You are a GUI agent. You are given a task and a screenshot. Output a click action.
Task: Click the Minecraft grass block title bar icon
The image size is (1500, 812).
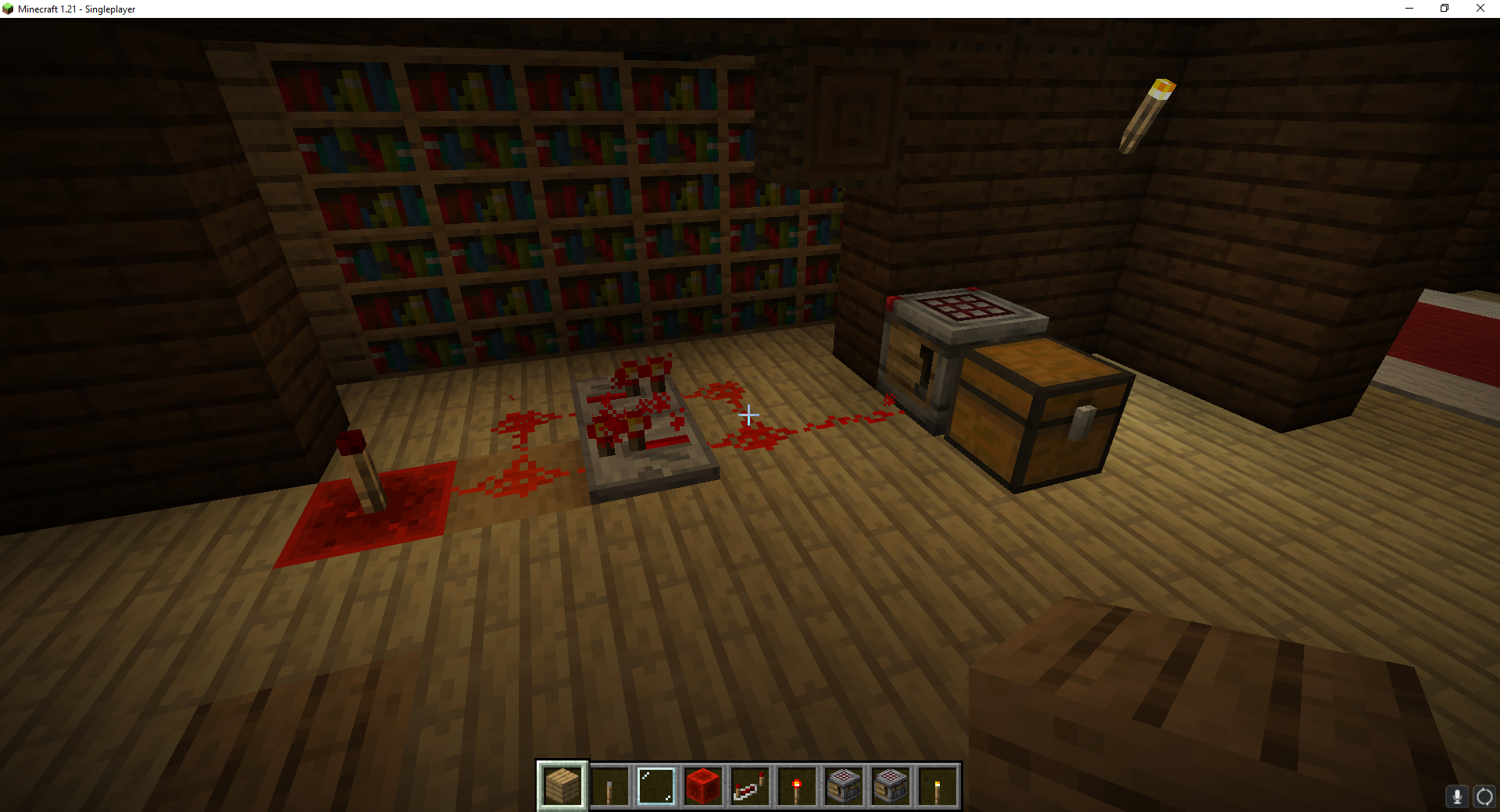pyautogui.click(x=8, y=9)
